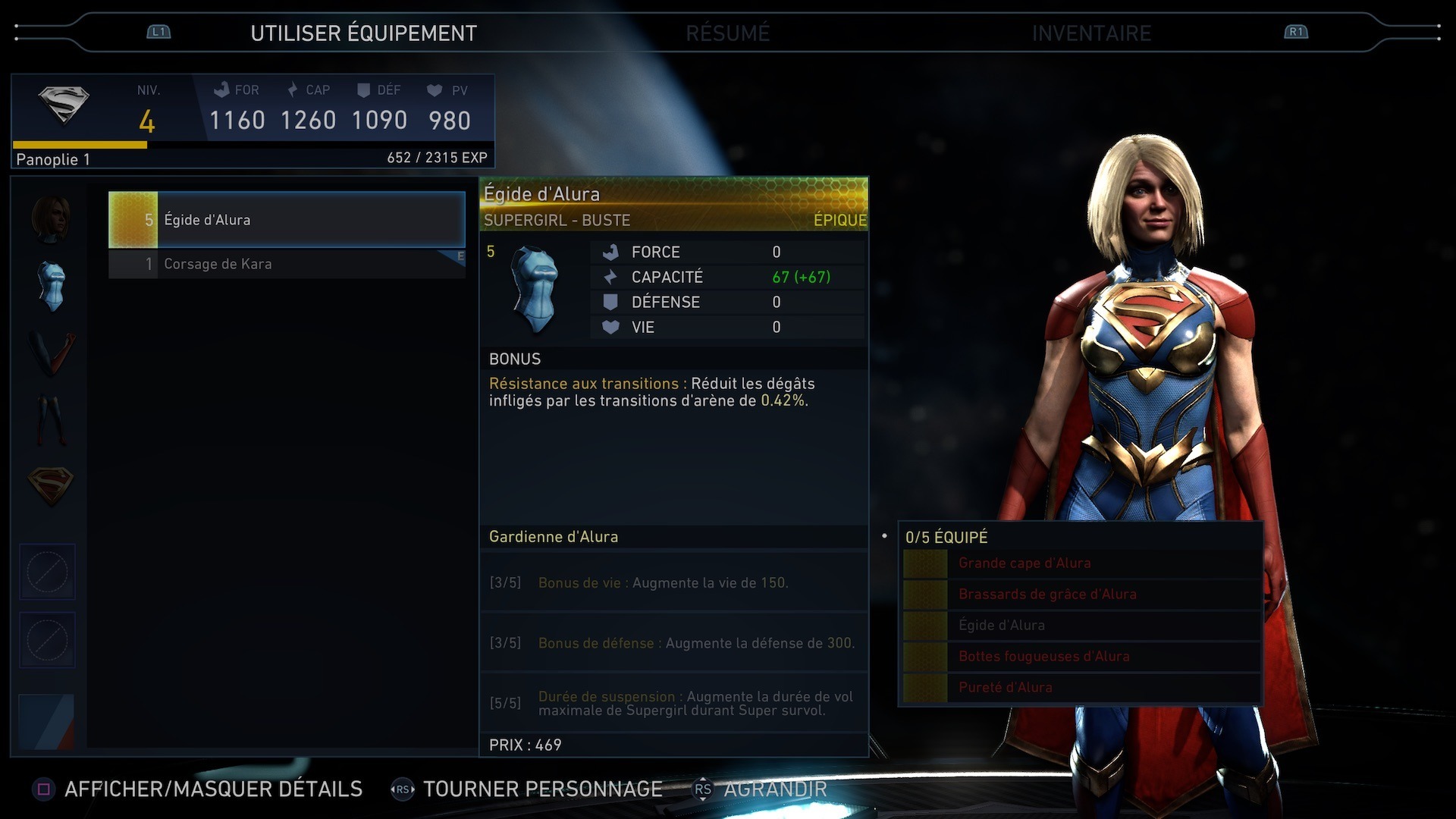This screenshot has width=1456, height=819.
Task: Select Grande cape d'Alura set piece
Action: [x=1024, y=563]
